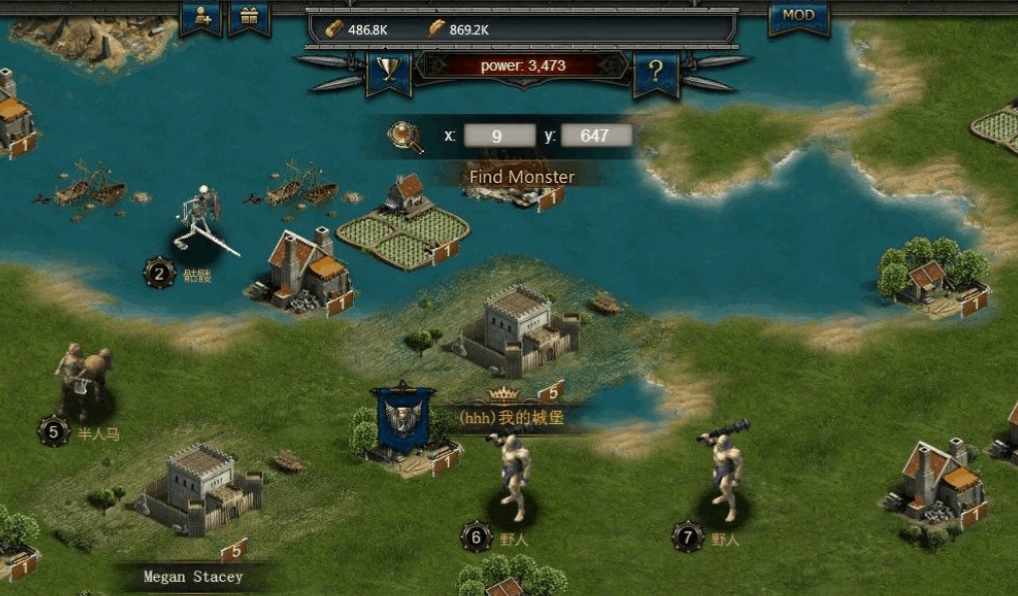
Task: Select the level 6 野人 monster
Action: 515,477
